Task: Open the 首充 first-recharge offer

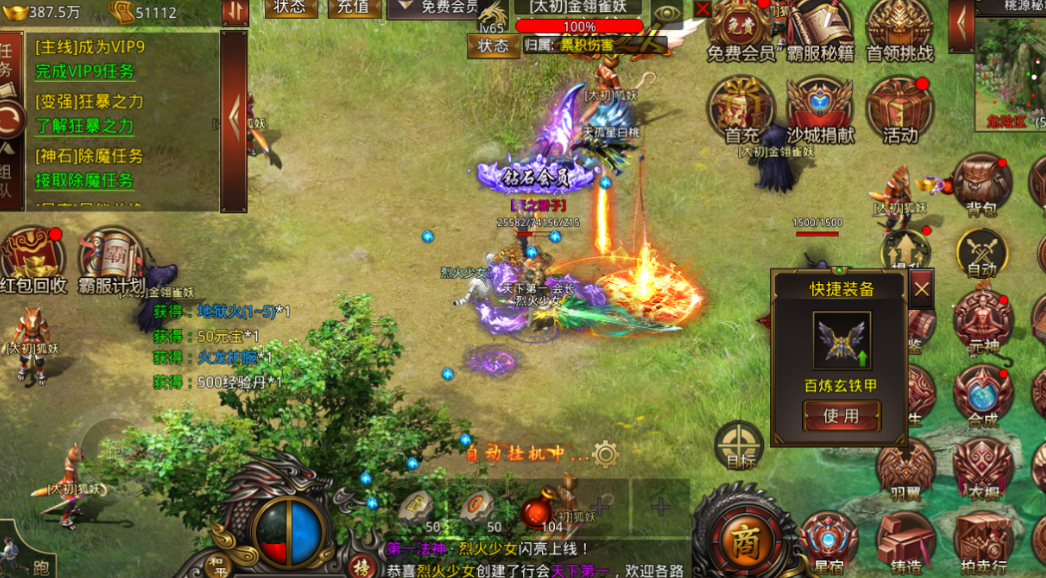Action: [x=741, y=107]
